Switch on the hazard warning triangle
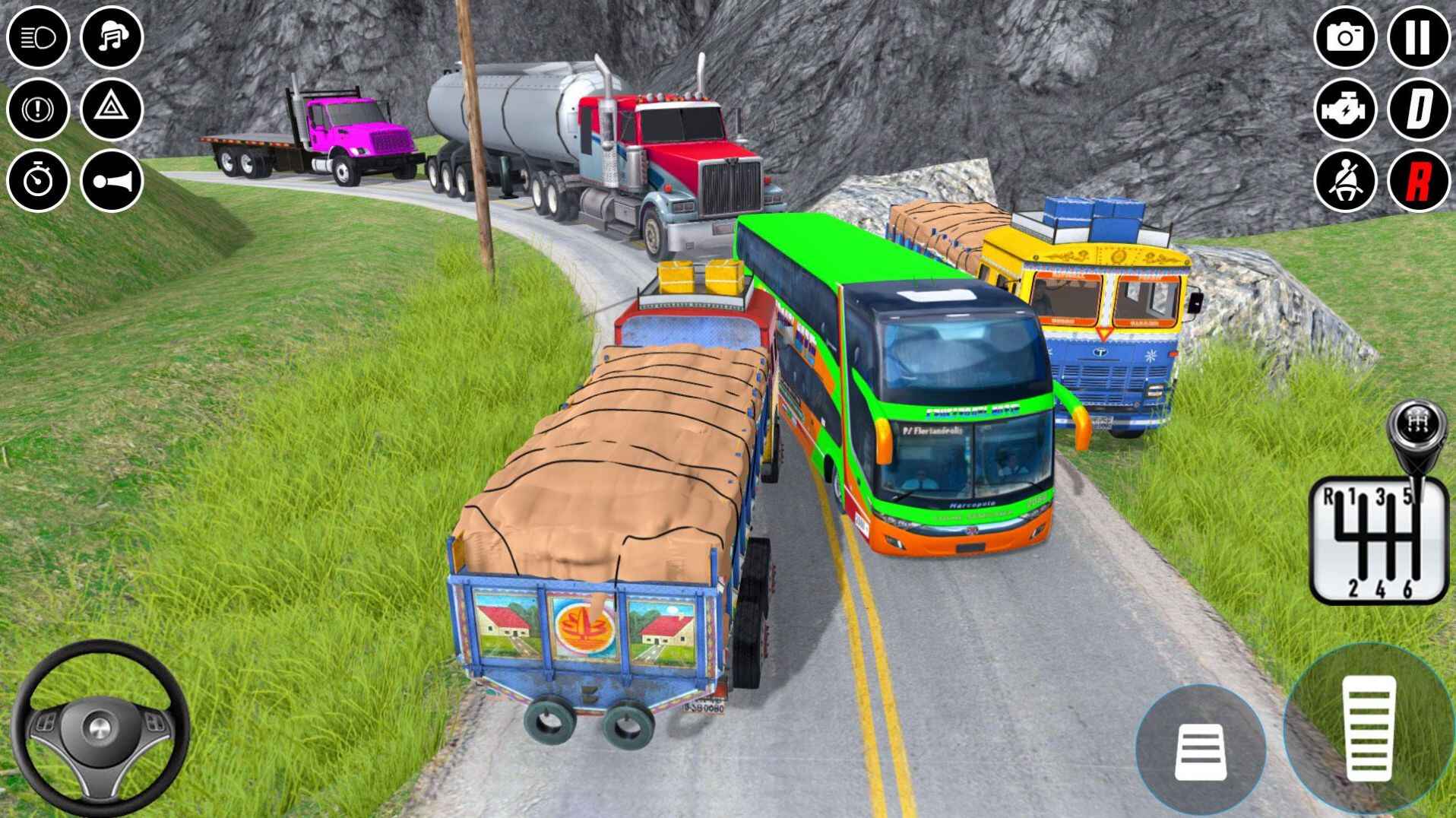Viewport: 1456px width, 818px height. tap(112, 109)
